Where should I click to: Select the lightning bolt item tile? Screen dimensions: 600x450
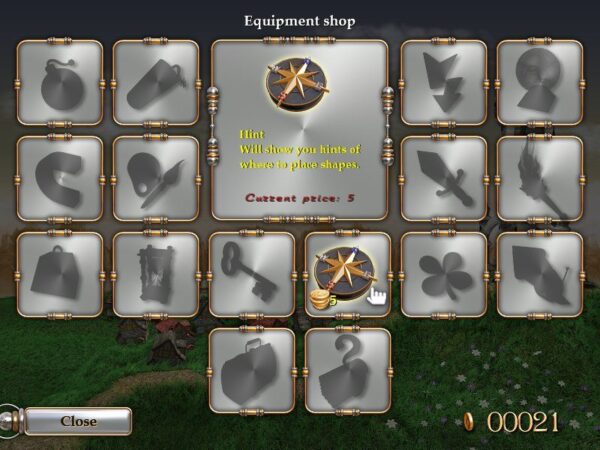(x=444, y=83)
